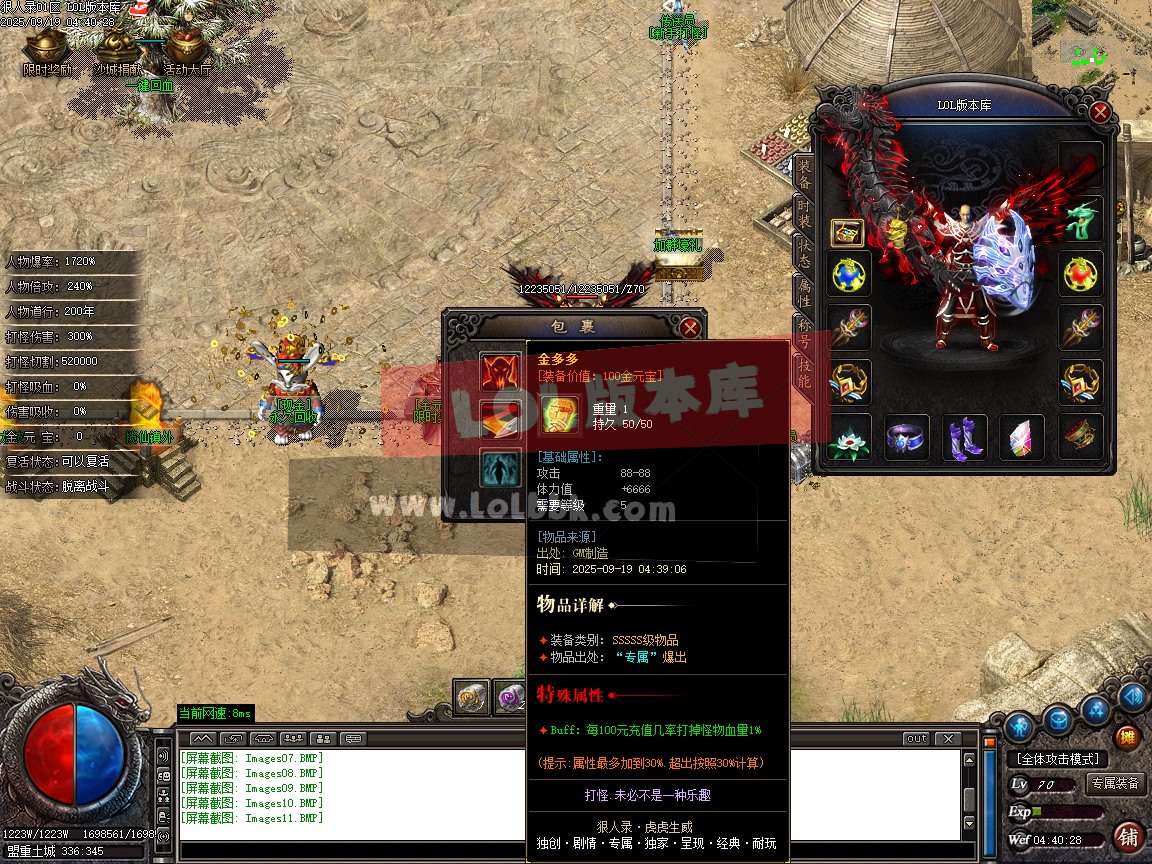Open the 沙城捐献 donation icon

point(117,50)
